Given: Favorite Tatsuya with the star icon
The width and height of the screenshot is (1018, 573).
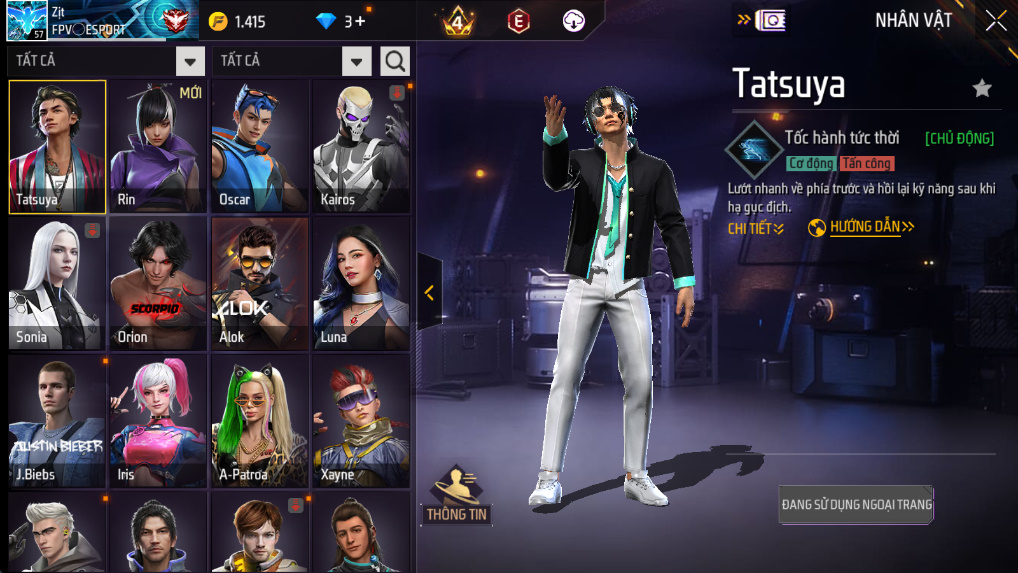Looking at the screenshot, I should point(982,88).
